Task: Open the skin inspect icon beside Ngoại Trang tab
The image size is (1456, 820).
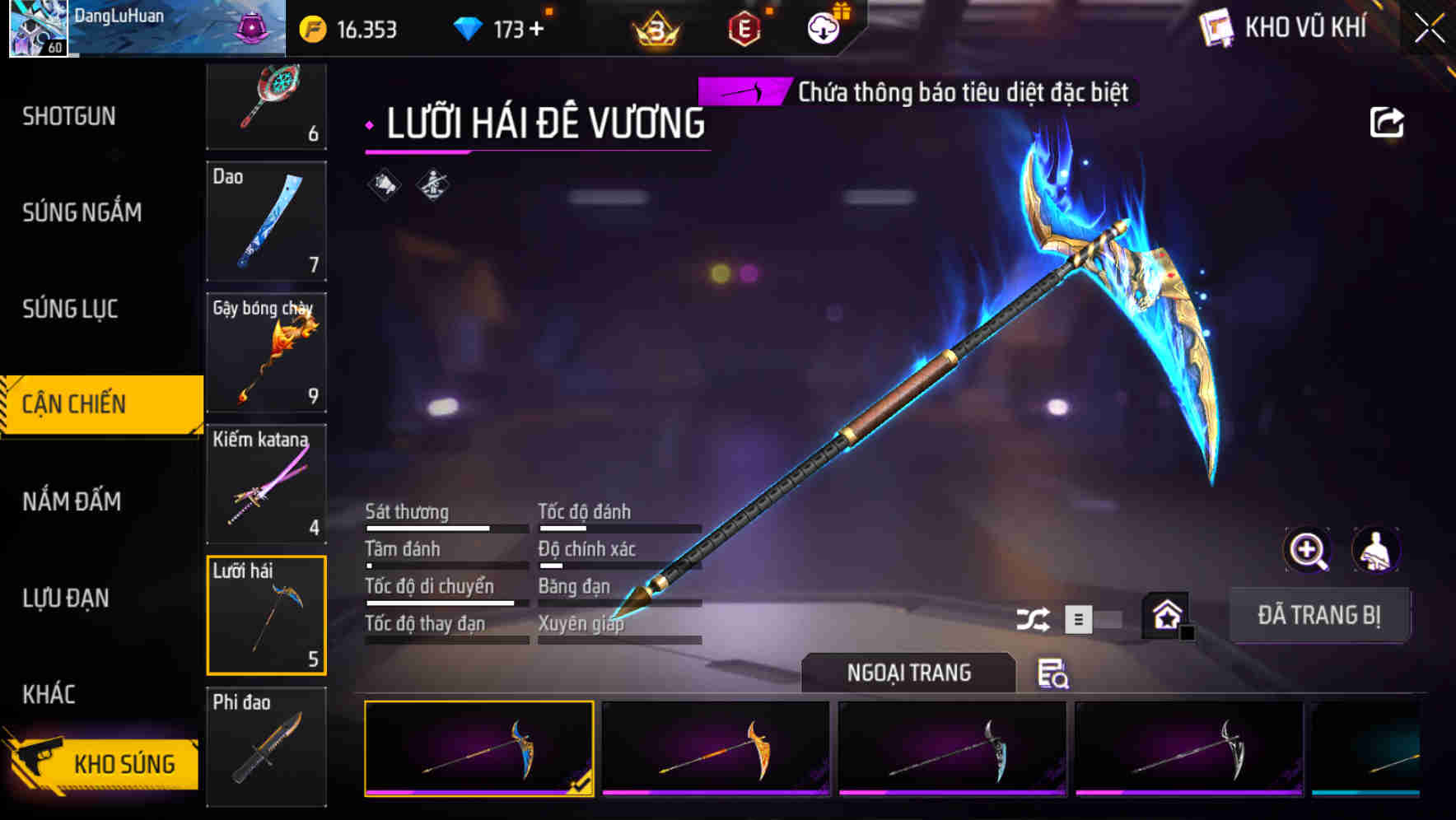Action: [x=1055, y=675]
